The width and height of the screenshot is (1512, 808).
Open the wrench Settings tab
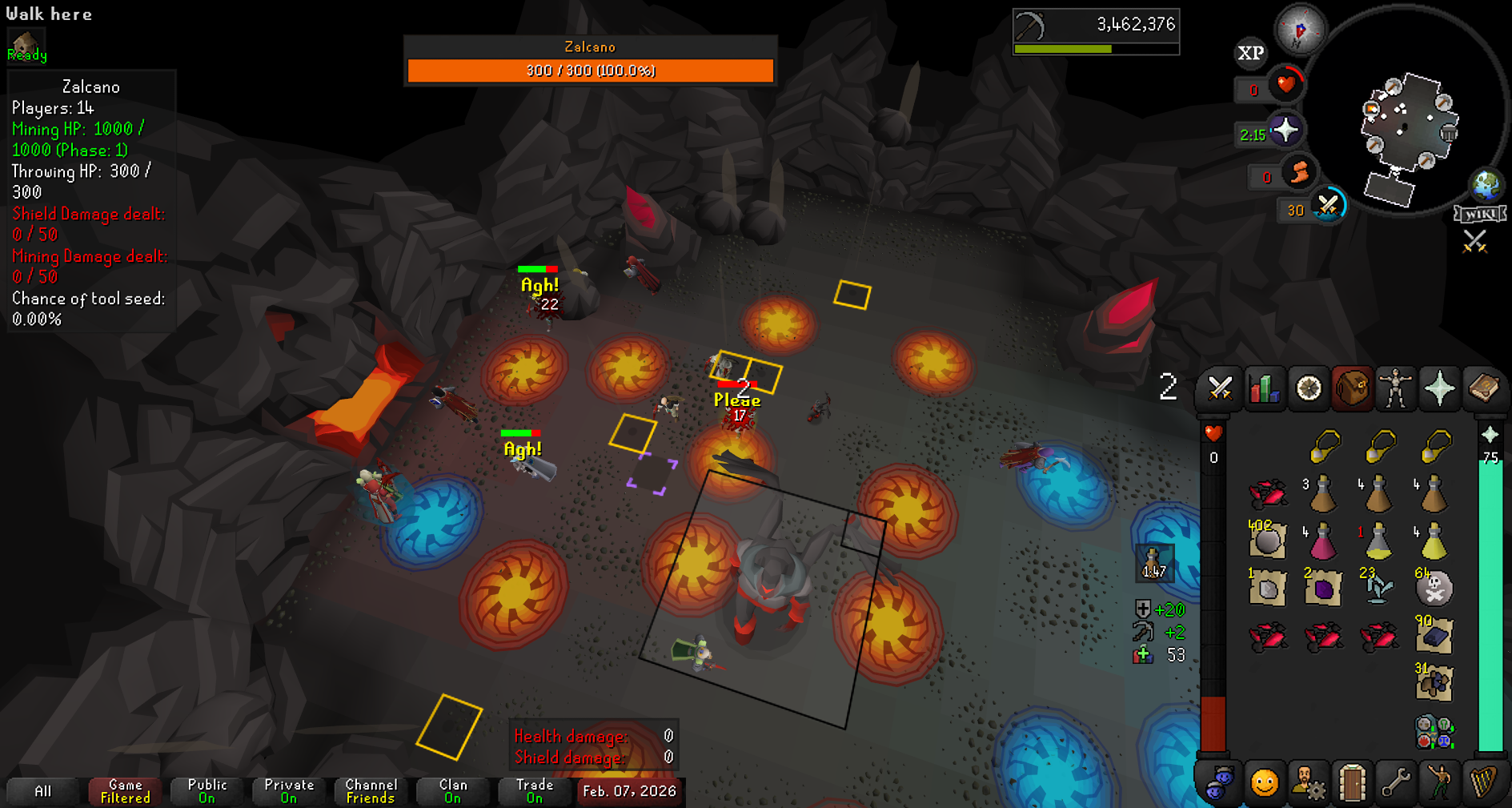(1396, 782)
